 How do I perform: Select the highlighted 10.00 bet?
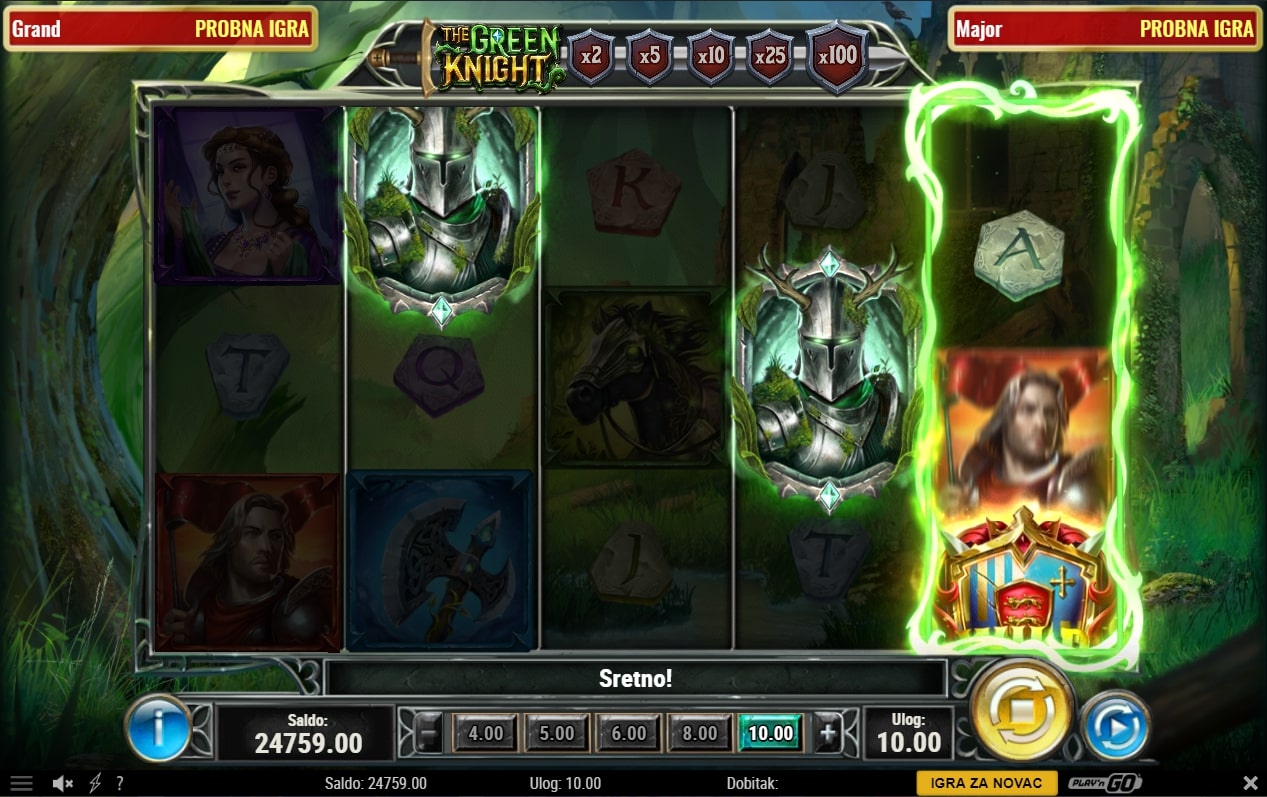click(x=771, y=733)
